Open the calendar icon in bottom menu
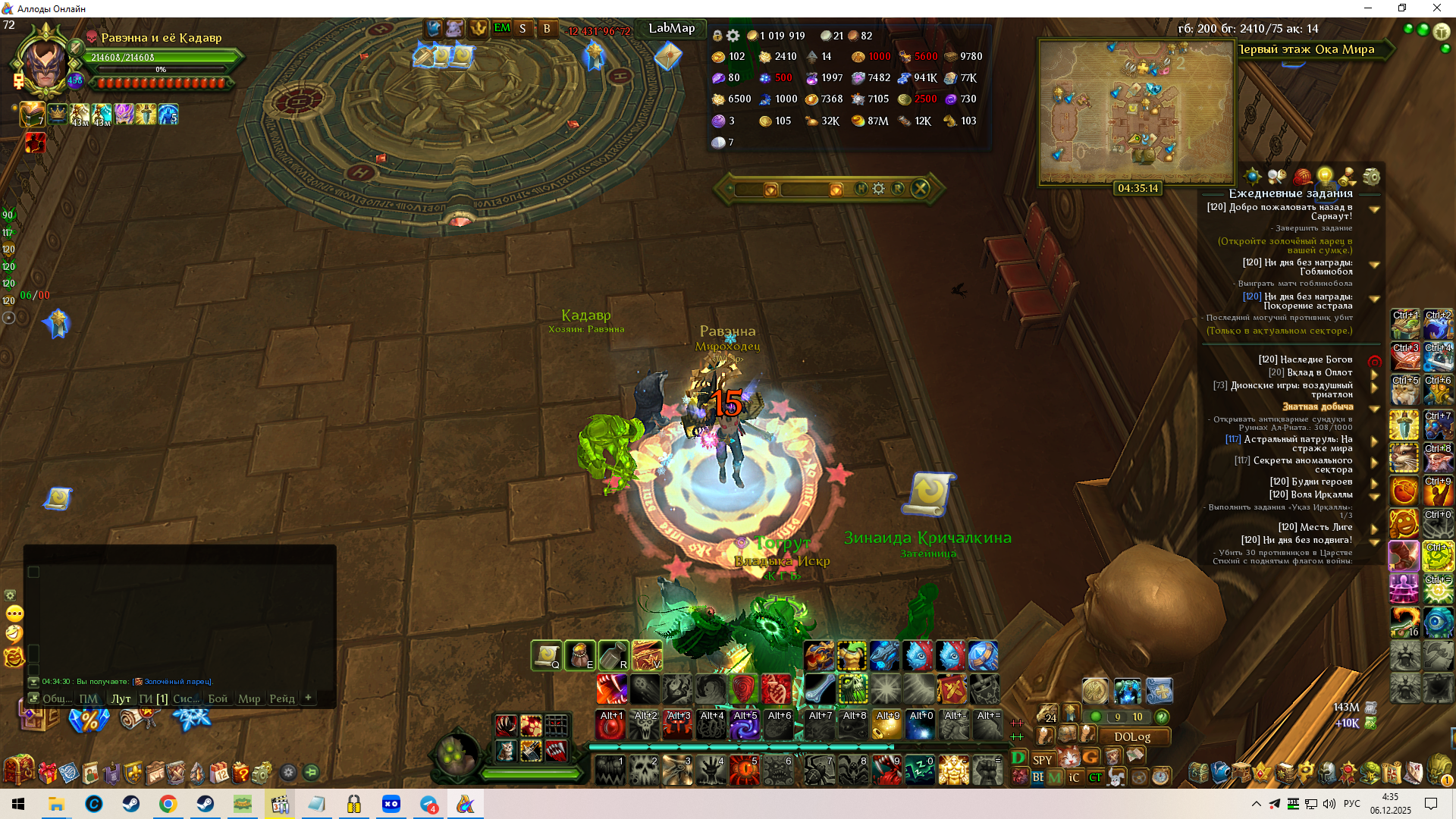Screen dimensions: 1456x819 click(x=219, y=773)
